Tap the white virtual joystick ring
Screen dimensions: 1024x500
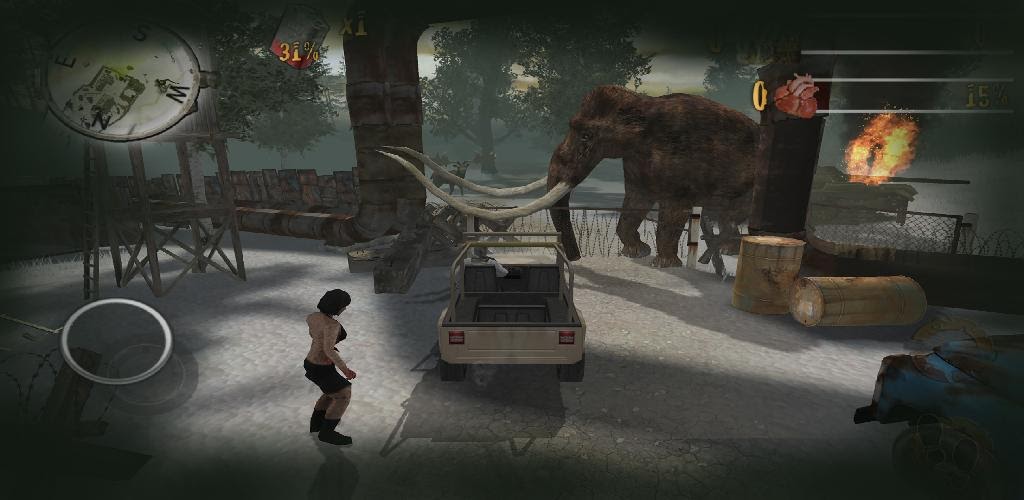(x=117, y=340)
